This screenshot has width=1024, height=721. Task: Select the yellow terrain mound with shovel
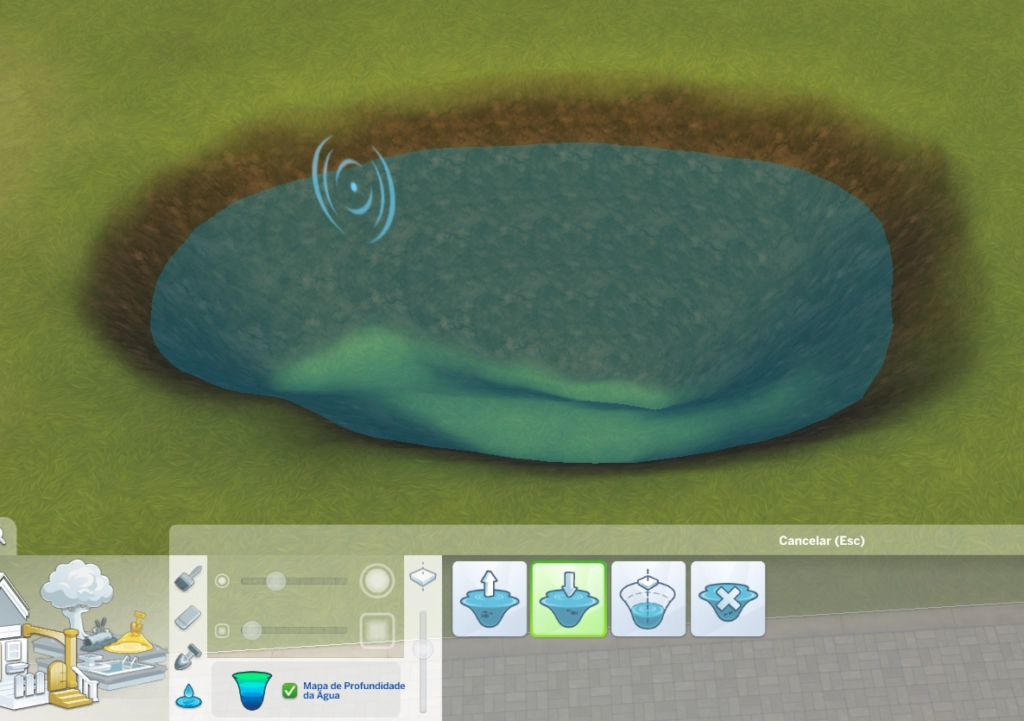tap(136, 635)
